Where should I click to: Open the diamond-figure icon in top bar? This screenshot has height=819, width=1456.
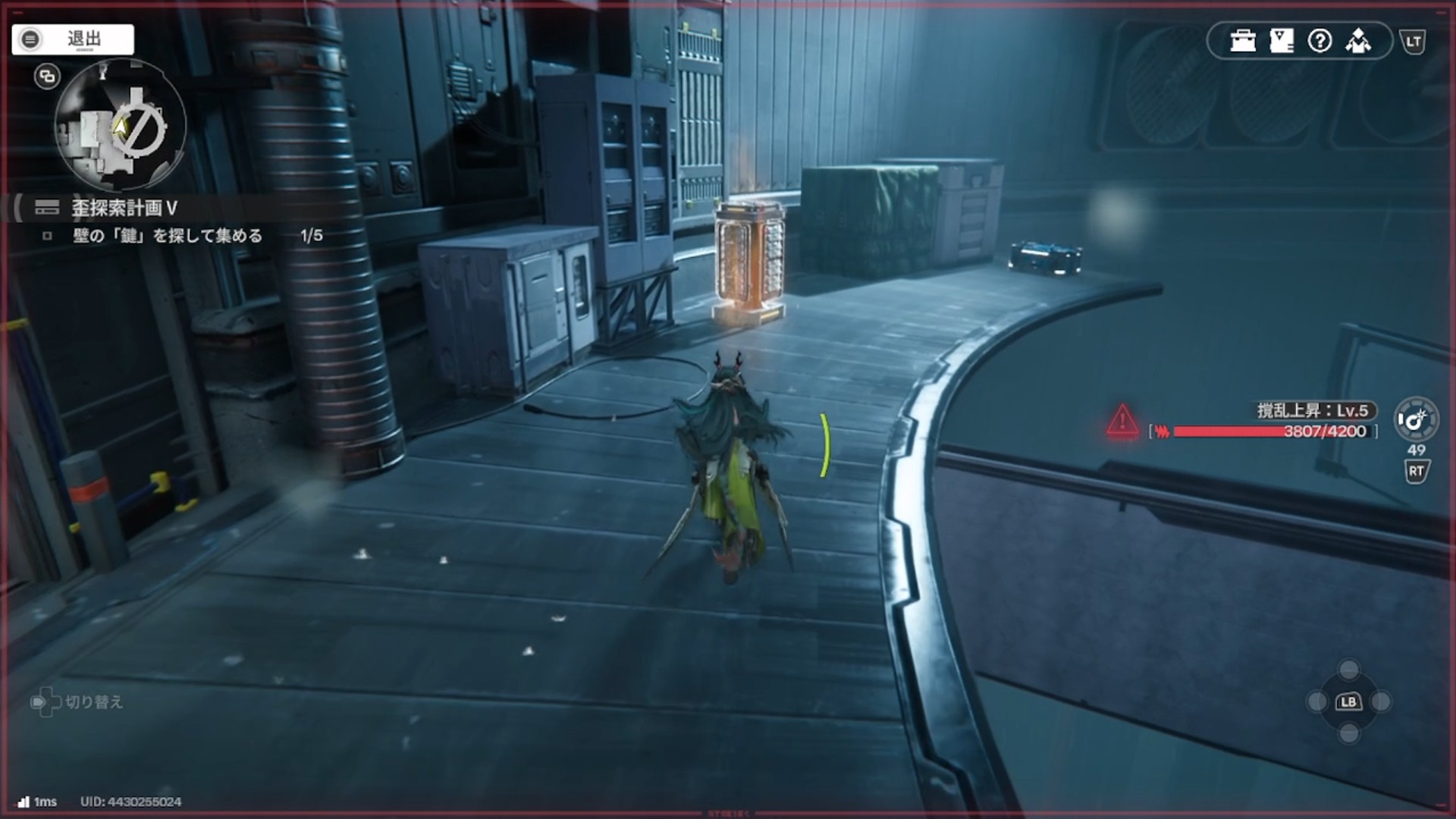coord(1358,41)
